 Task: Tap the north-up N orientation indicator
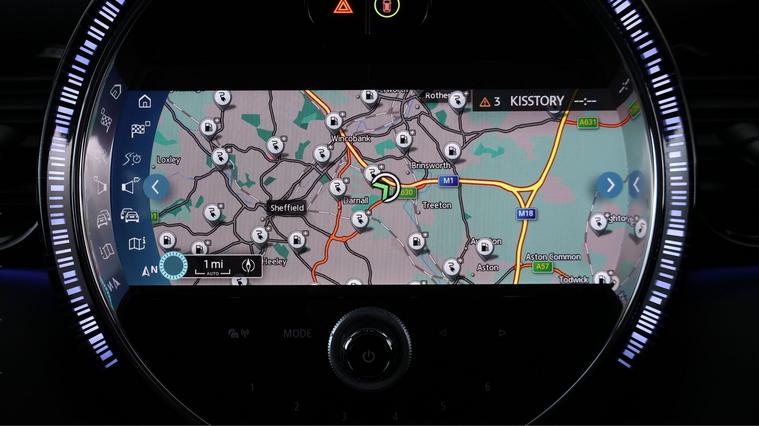tap(149, 270)
